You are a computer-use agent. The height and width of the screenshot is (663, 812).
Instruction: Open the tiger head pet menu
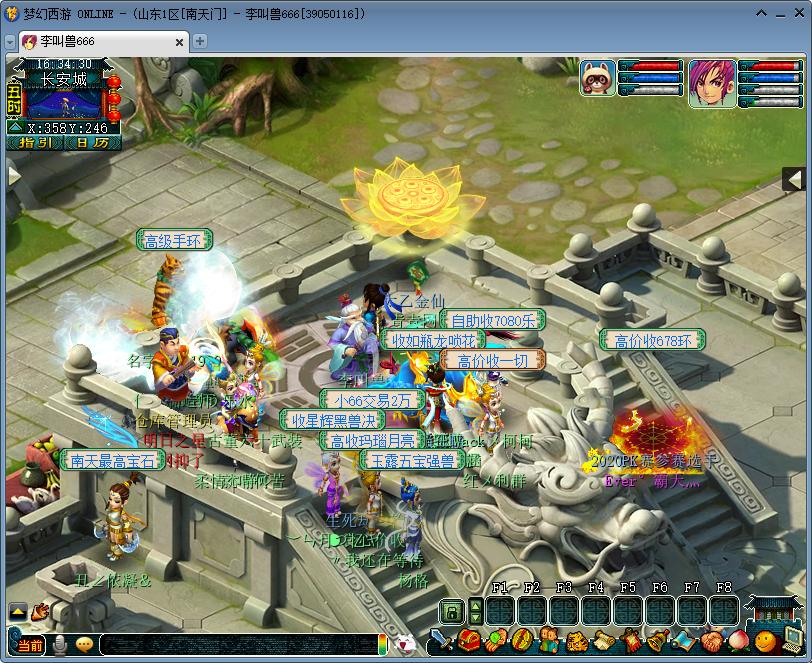(x=575, y=641)
